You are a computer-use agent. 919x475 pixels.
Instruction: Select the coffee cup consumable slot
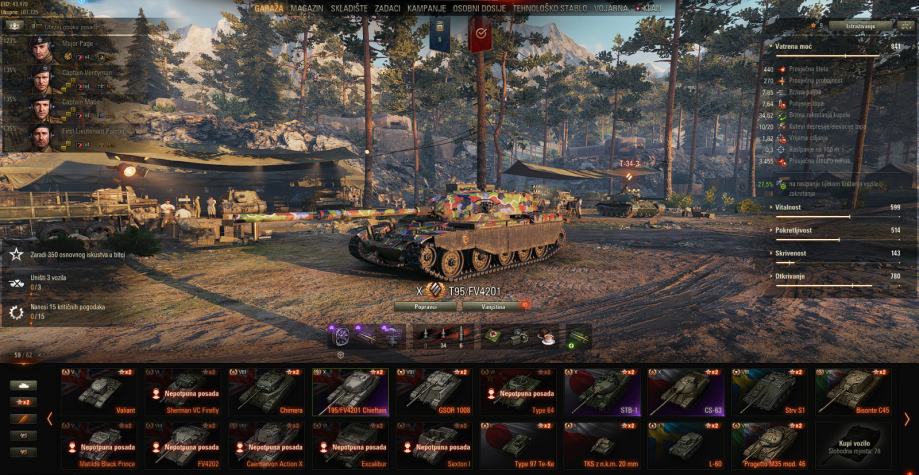547,338
